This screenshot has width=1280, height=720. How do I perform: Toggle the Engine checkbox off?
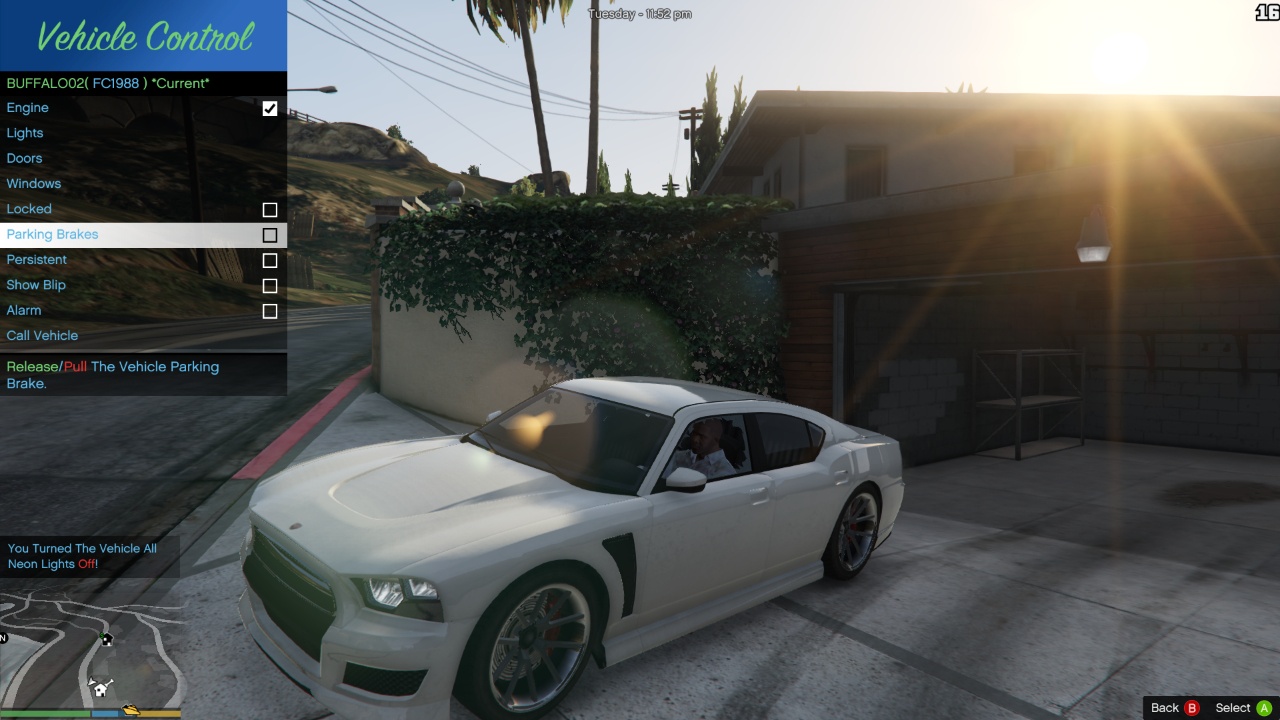click(x=269, y=108)
